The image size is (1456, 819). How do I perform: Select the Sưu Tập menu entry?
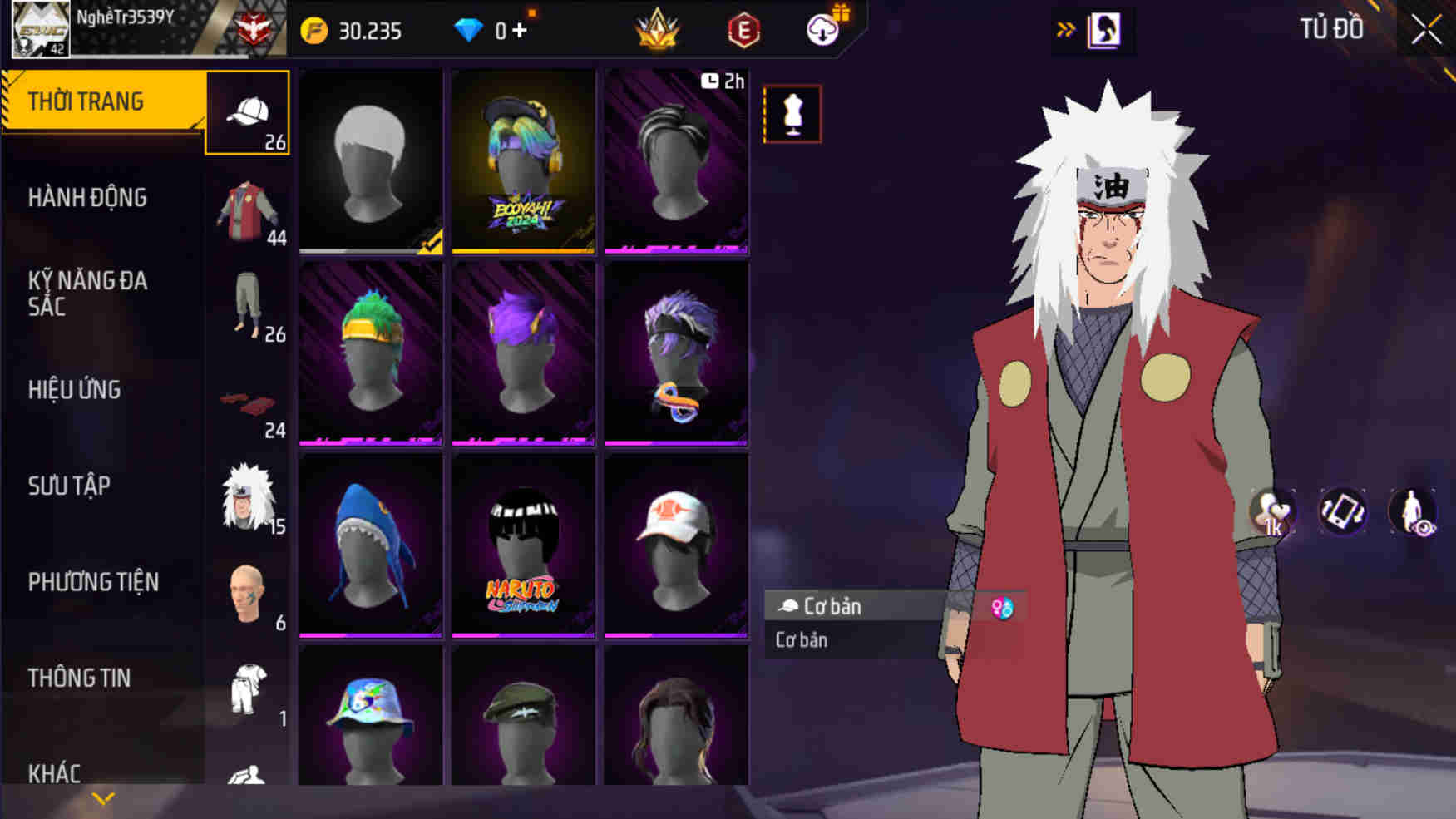69,486
